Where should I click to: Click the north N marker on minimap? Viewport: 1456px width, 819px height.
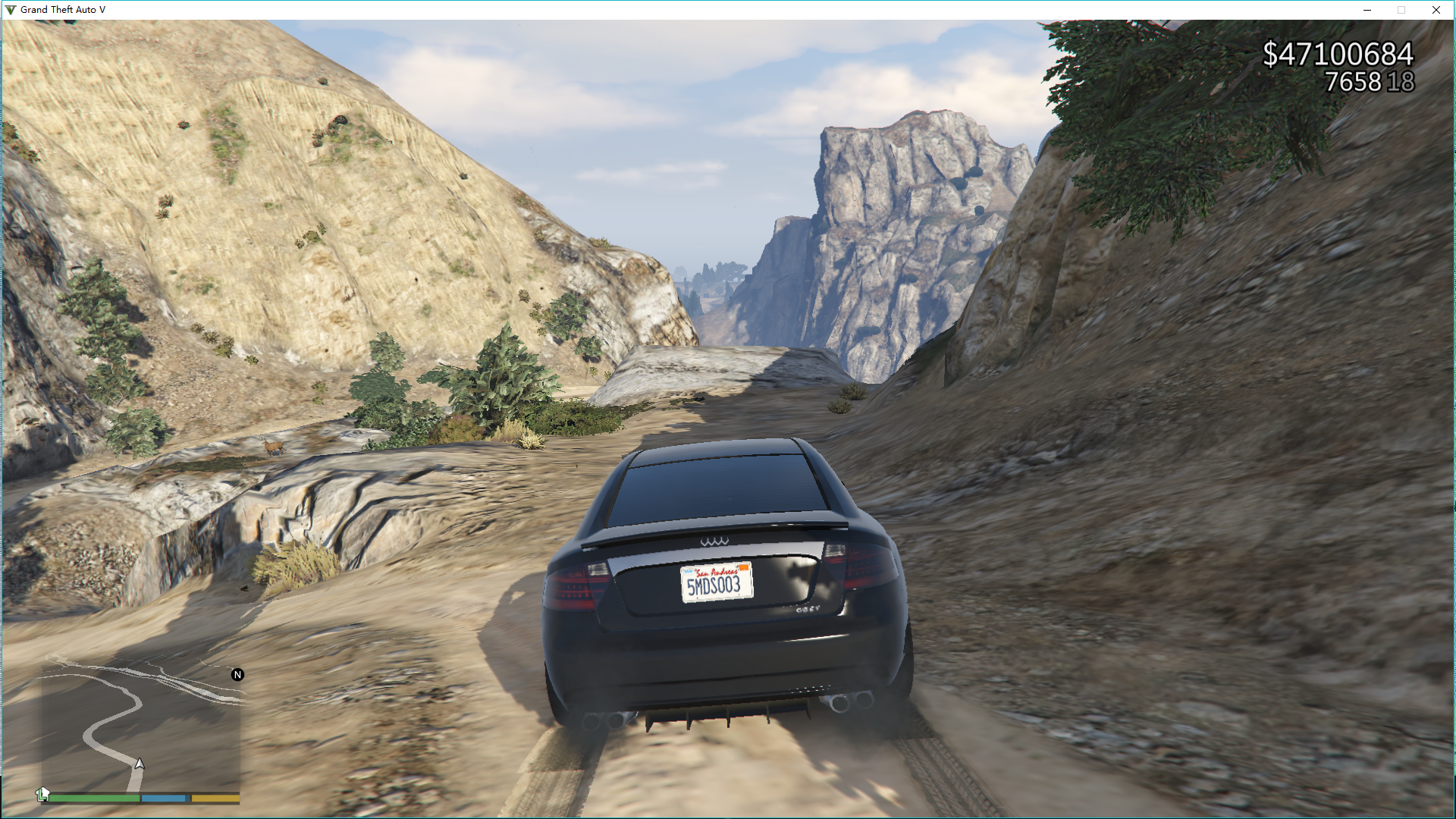point(237,675)
